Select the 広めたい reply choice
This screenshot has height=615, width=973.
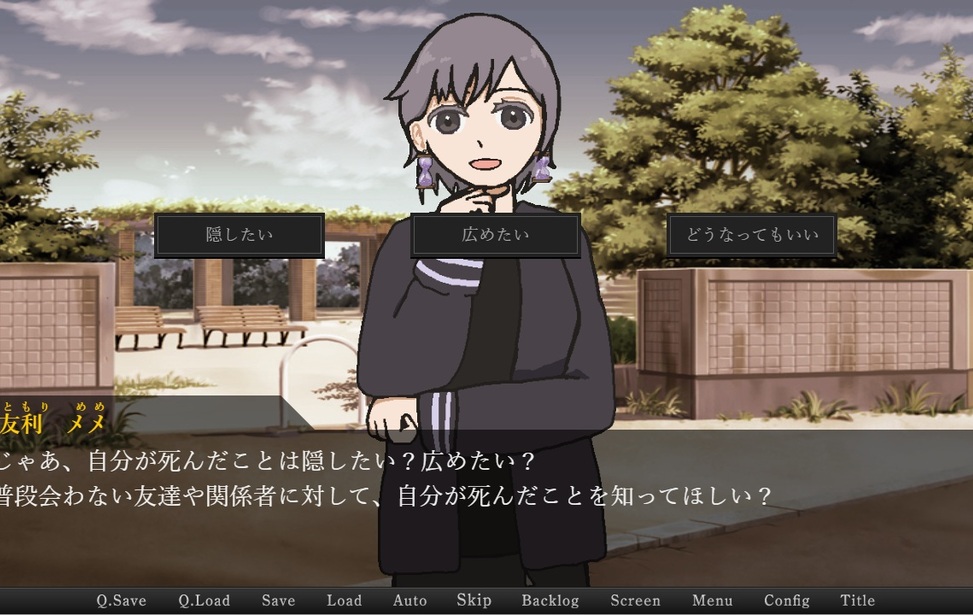click(x=496, y=236)
